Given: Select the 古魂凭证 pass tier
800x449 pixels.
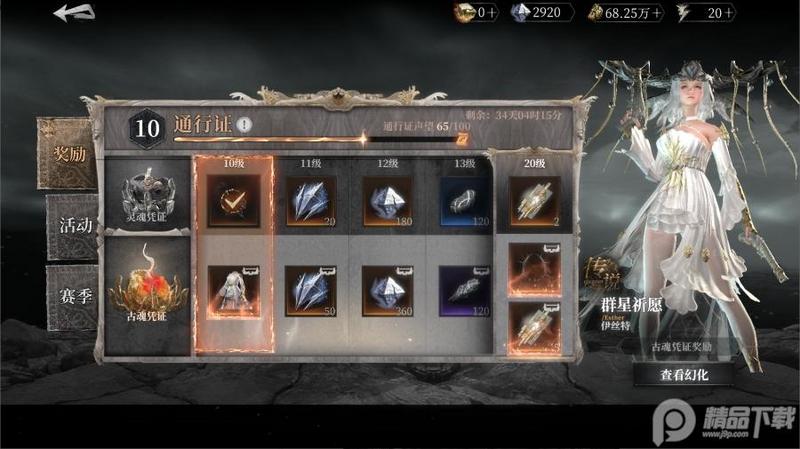Looking at the screenshot, I should pos(148,295).
